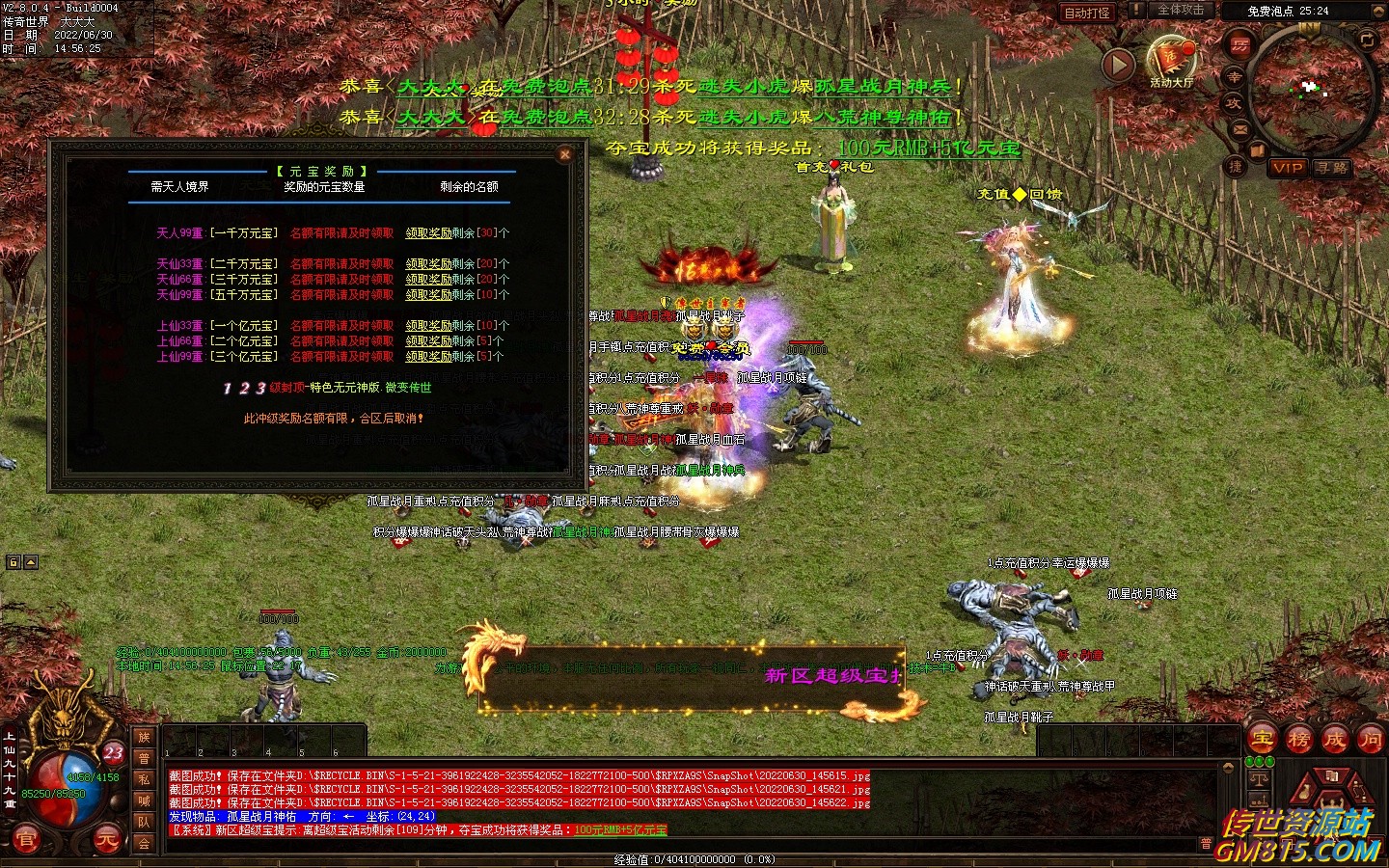Toggle the 自动打怪 auto-fight button
Screen dimensions: 1389x868
pos(1087,13)
